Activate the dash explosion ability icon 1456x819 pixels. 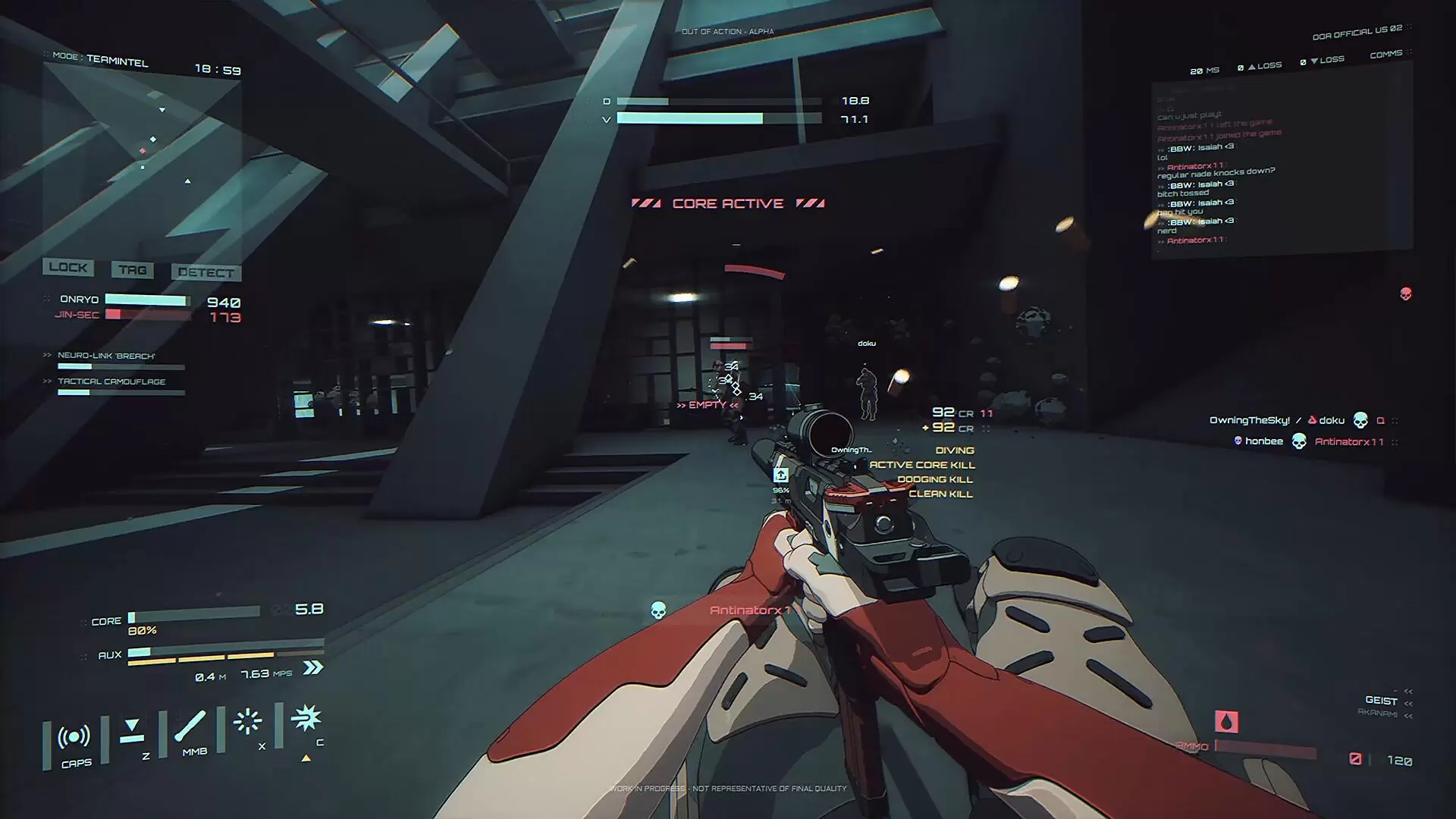(x=306, y=717)
